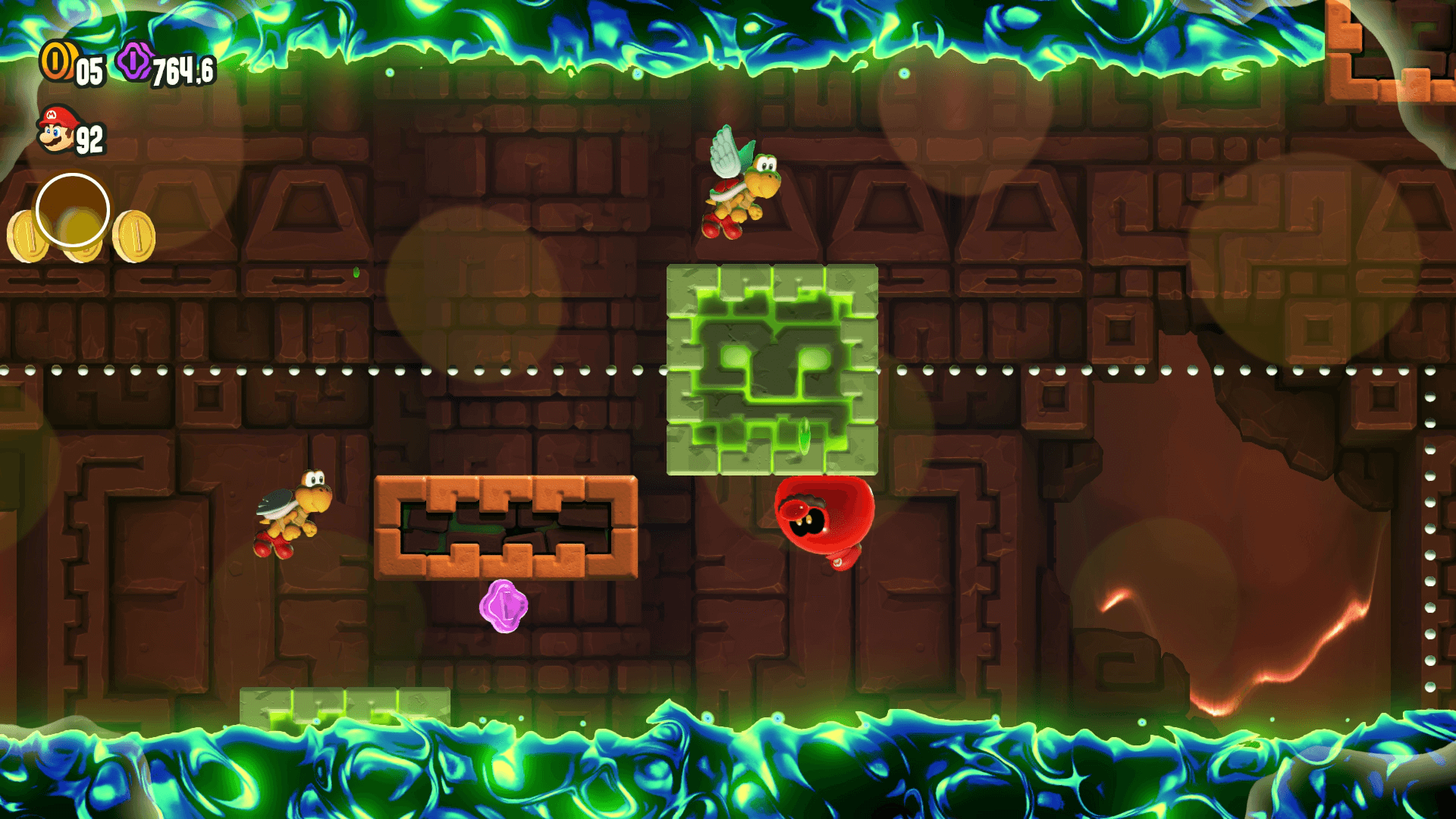Click the gold coin counter icon
1456x819 pixels.
click(x=57, y=61)
